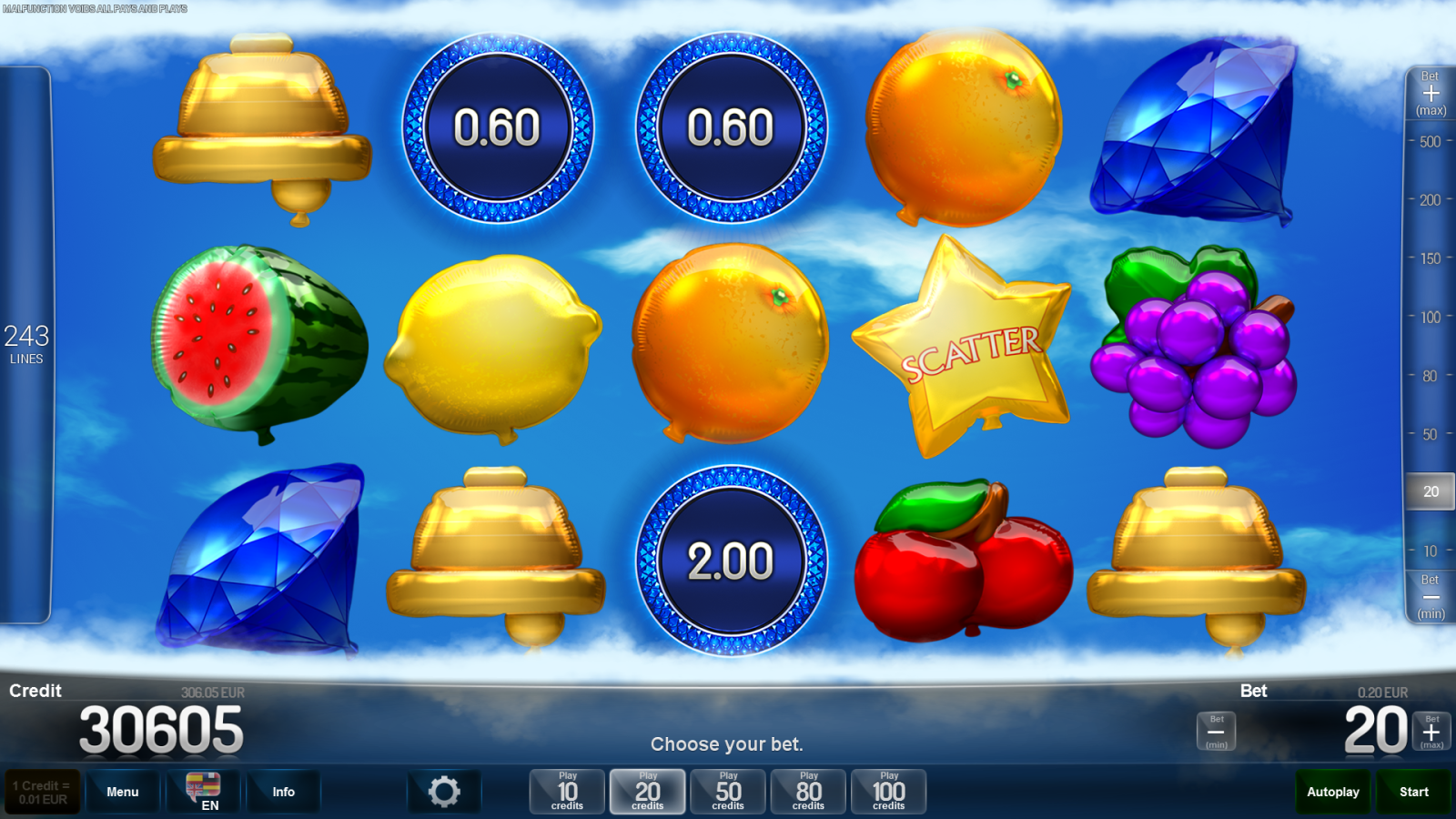Toggle the 1 Credit = 0.01 EUR denomination
The image size is (1456, 819).
pos(43,792)
